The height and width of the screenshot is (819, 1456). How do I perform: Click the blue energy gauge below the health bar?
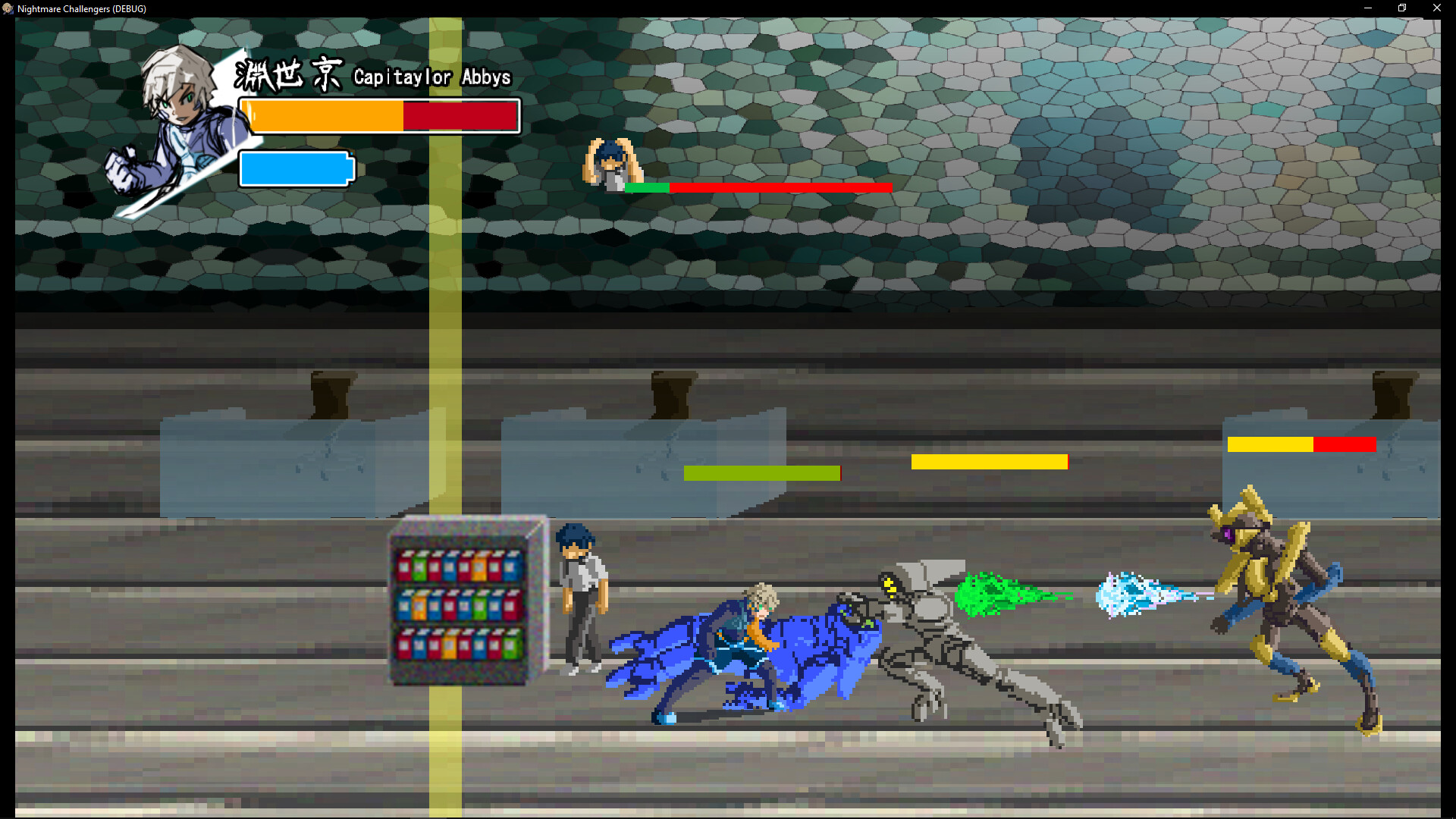point(296,168)
